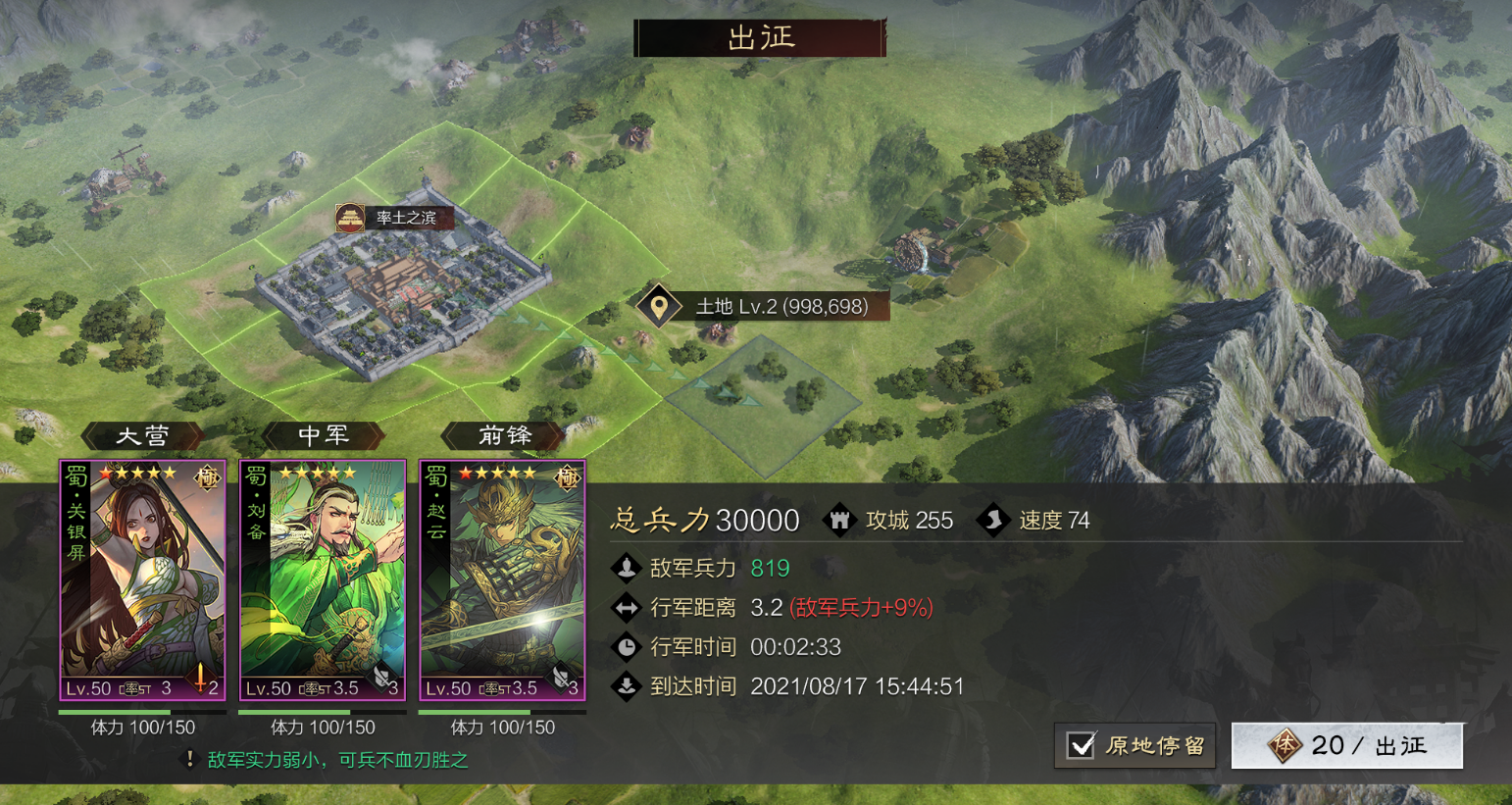Click the clock icon next to 行军时间
Screen dimensions: 1512x805
pos(628,646)
